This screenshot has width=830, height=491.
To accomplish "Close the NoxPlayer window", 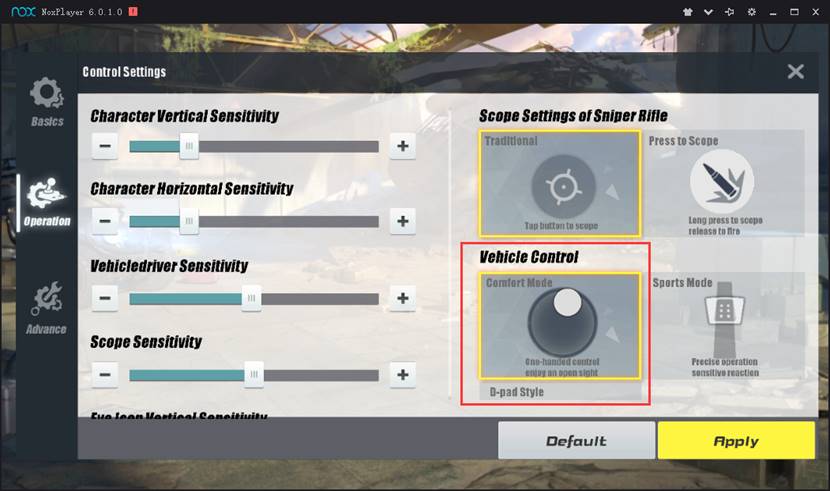I will (x=813, y=11).
